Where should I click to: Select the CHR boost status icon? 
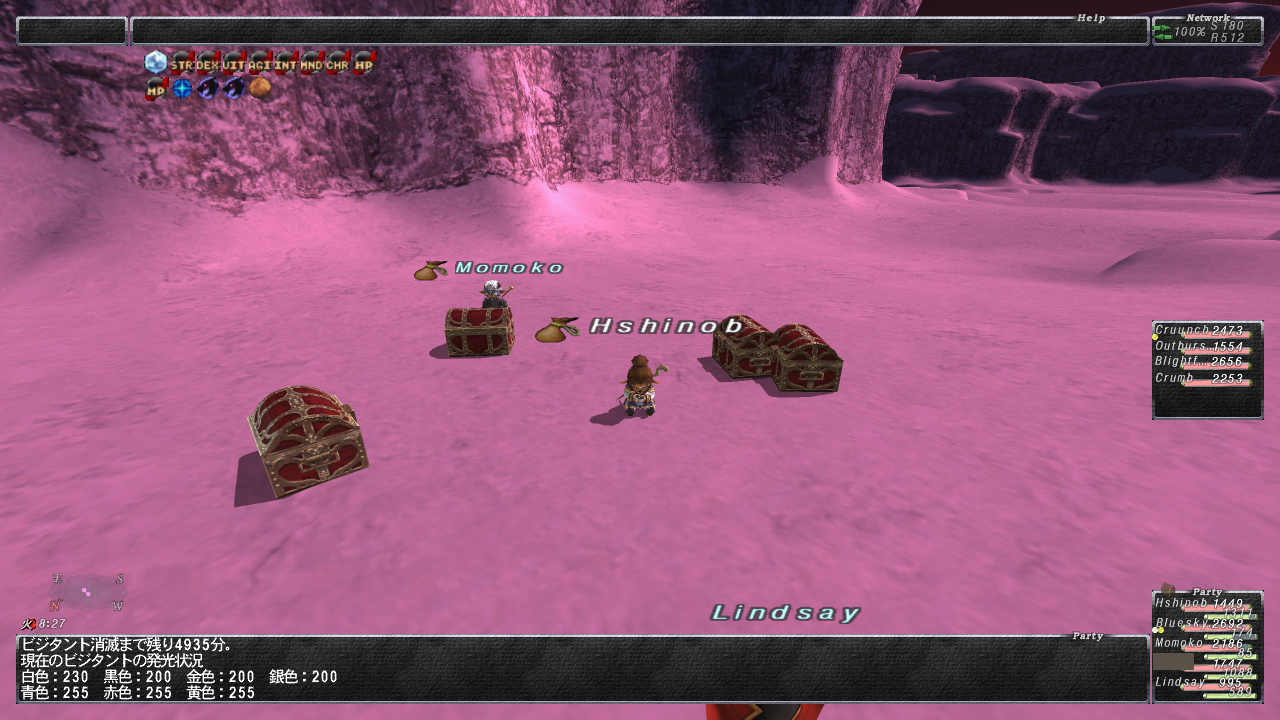tap(337, 63)
